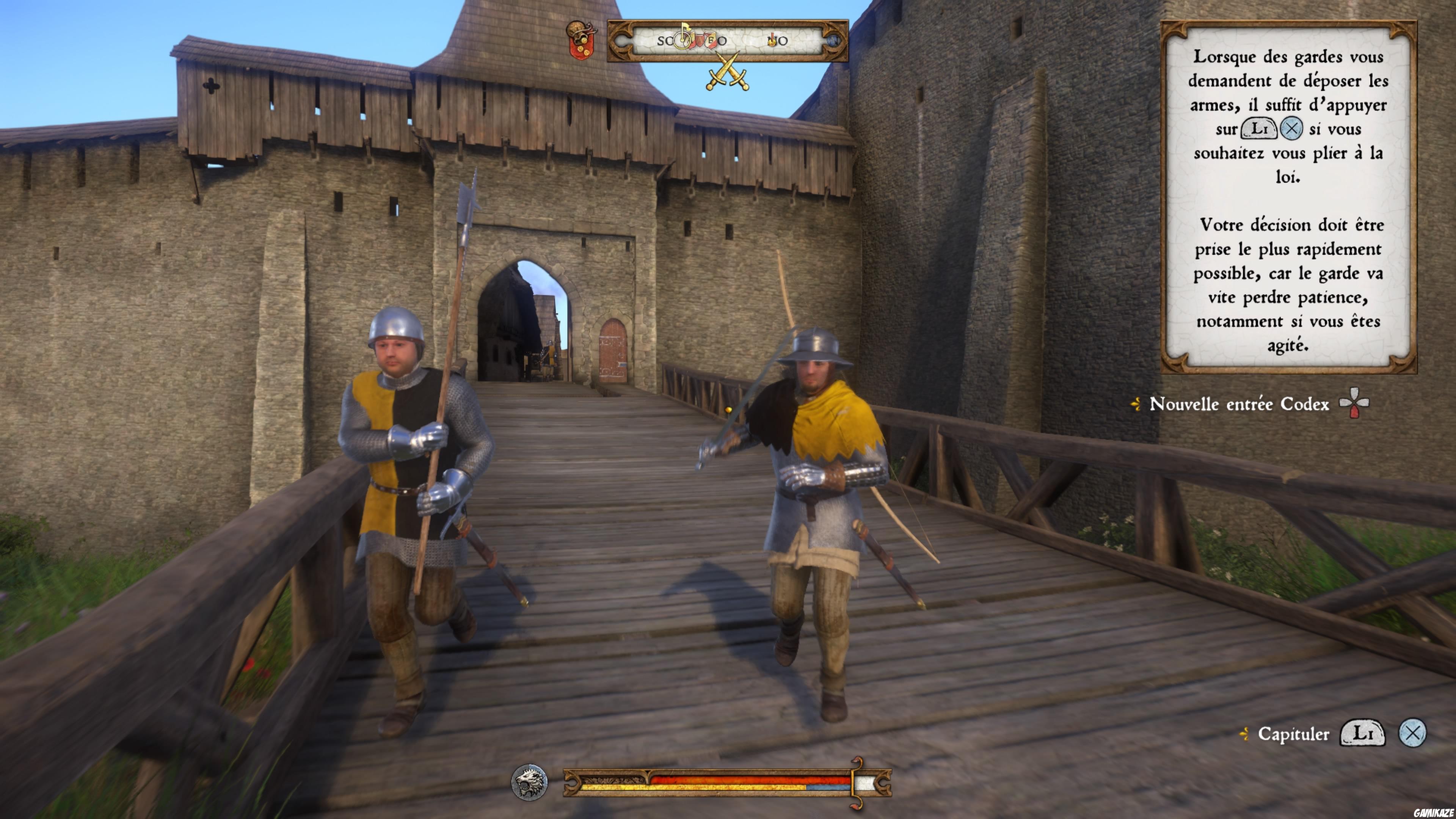Toggle the circular waypoint ring on the compass
The height and width of the screenshot is (819, 1456).
(x=682, y=42)
